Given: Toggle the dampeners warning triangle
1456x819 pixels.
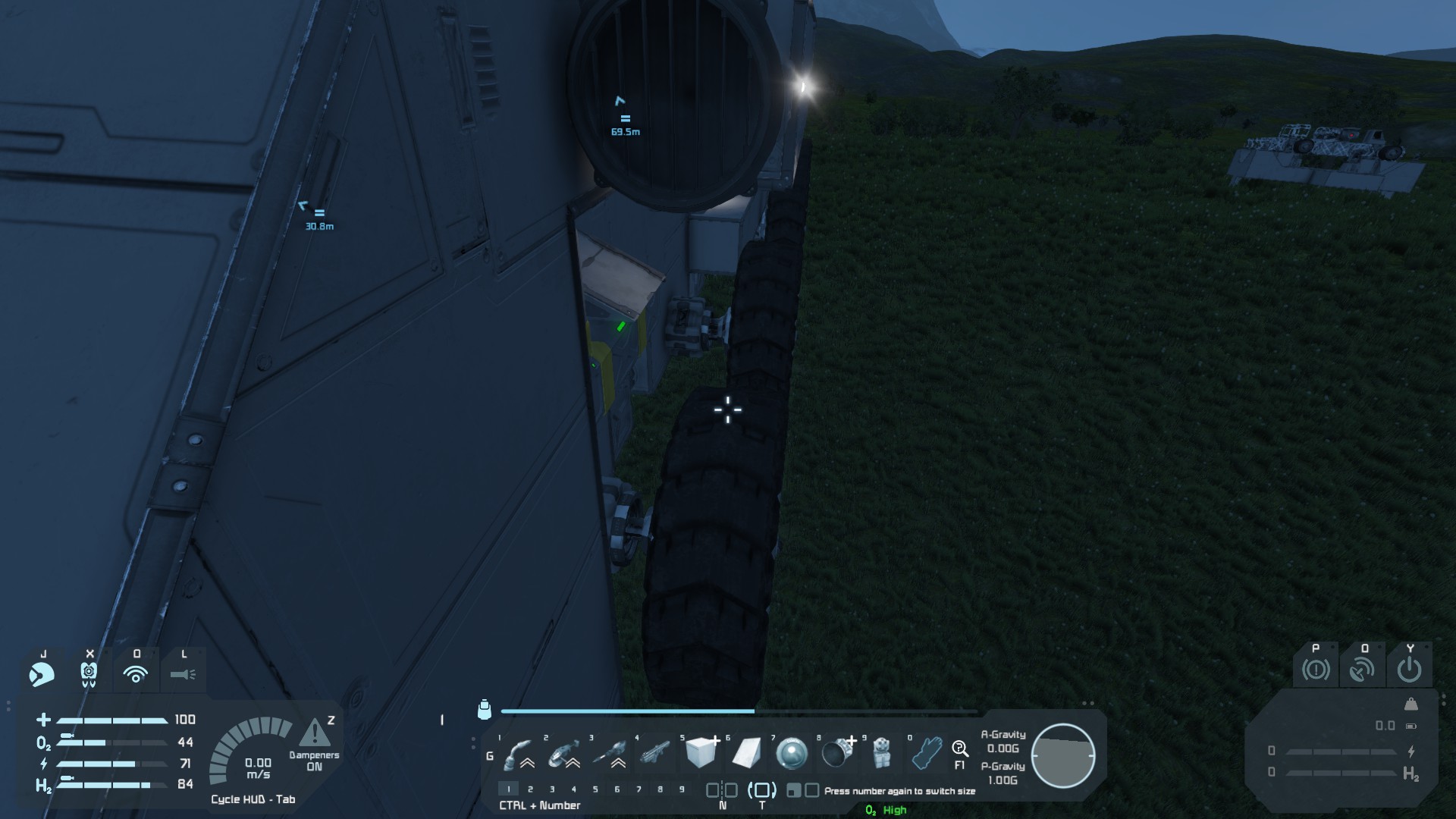Looking at the screenshot, I should [x=315, y=734].
